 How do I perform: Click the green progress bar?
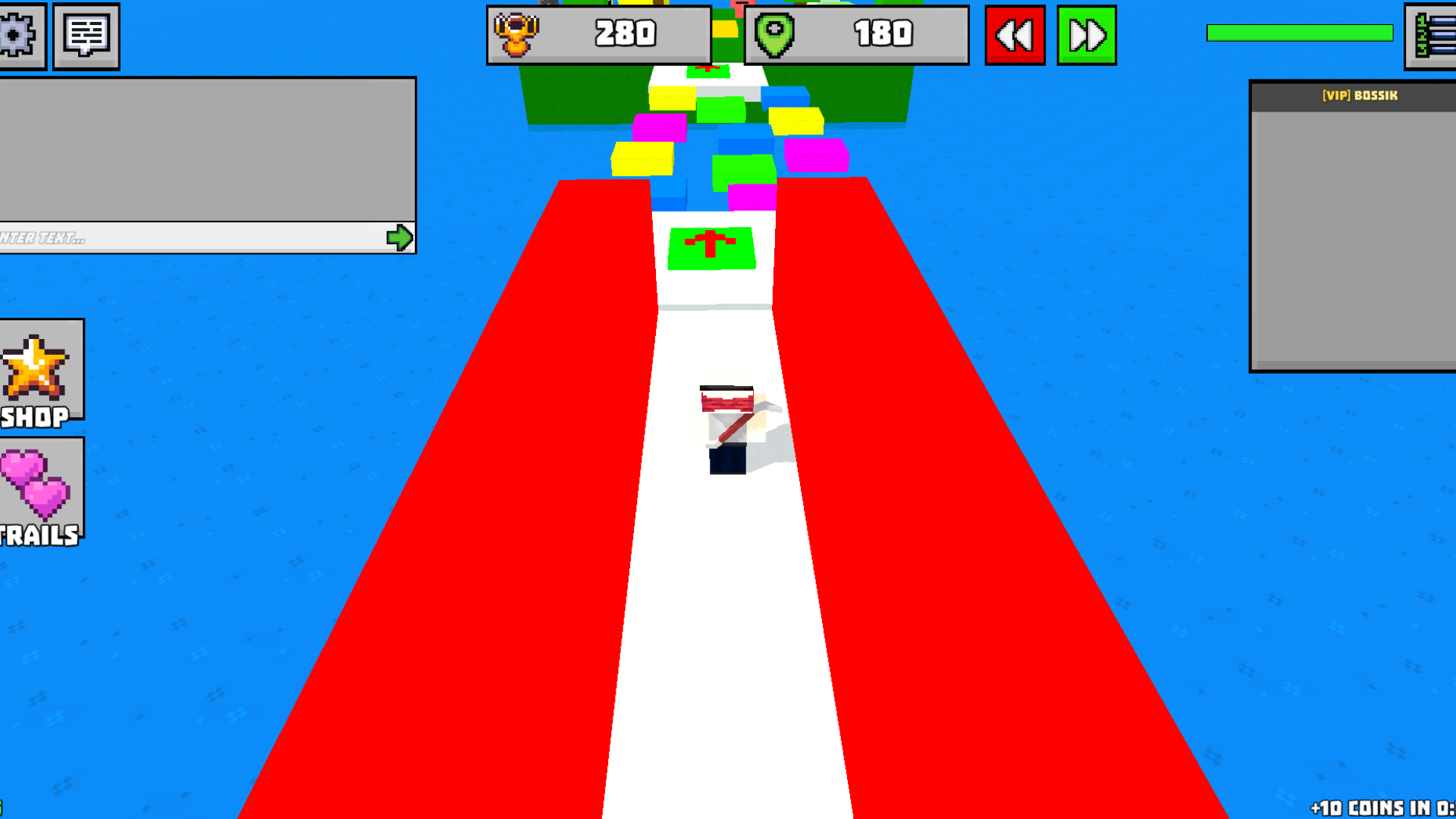tap(1299, 33)
